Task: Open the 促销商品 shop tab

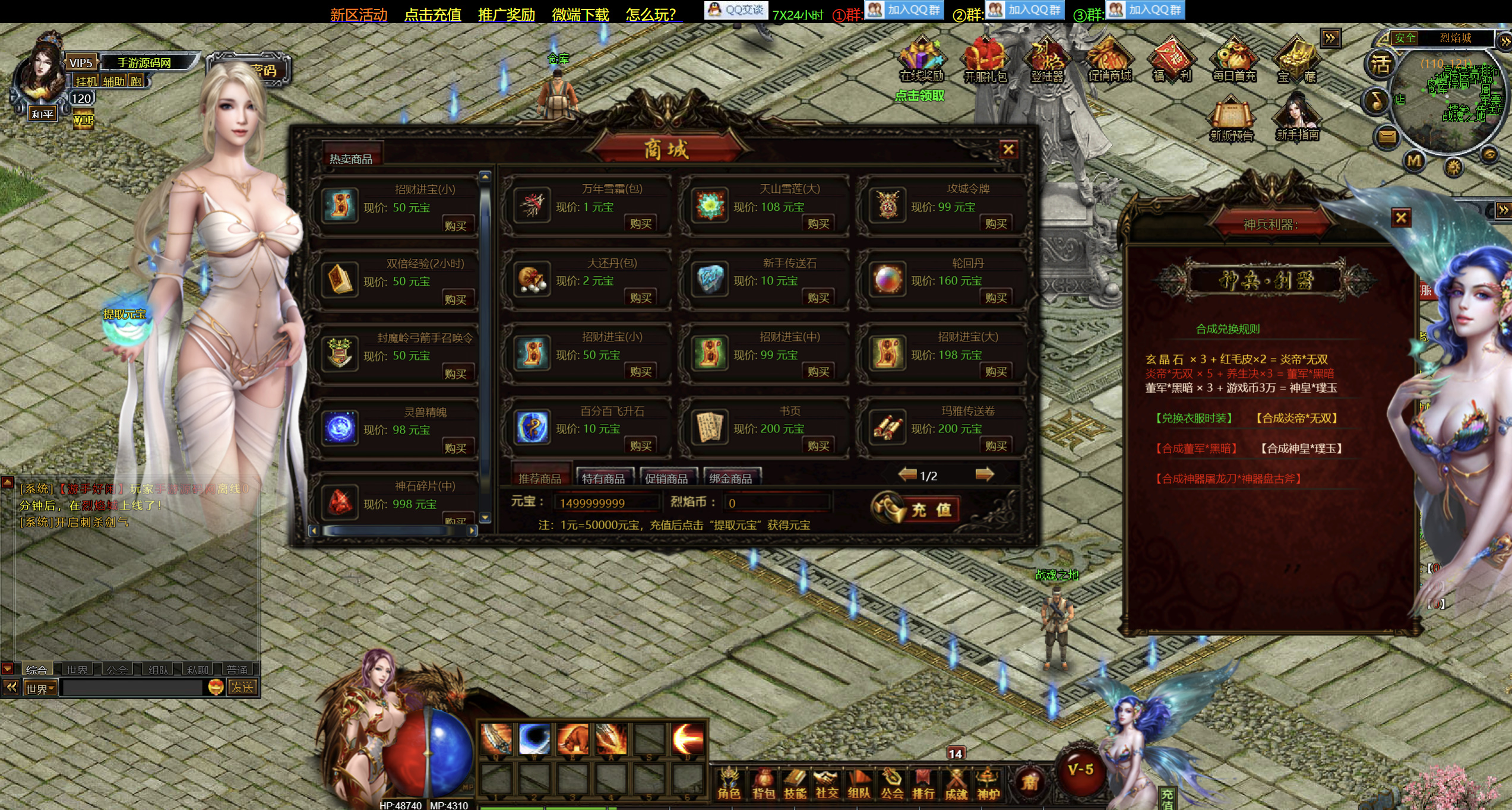Action: pyautogui.click(x=666, y=478)
